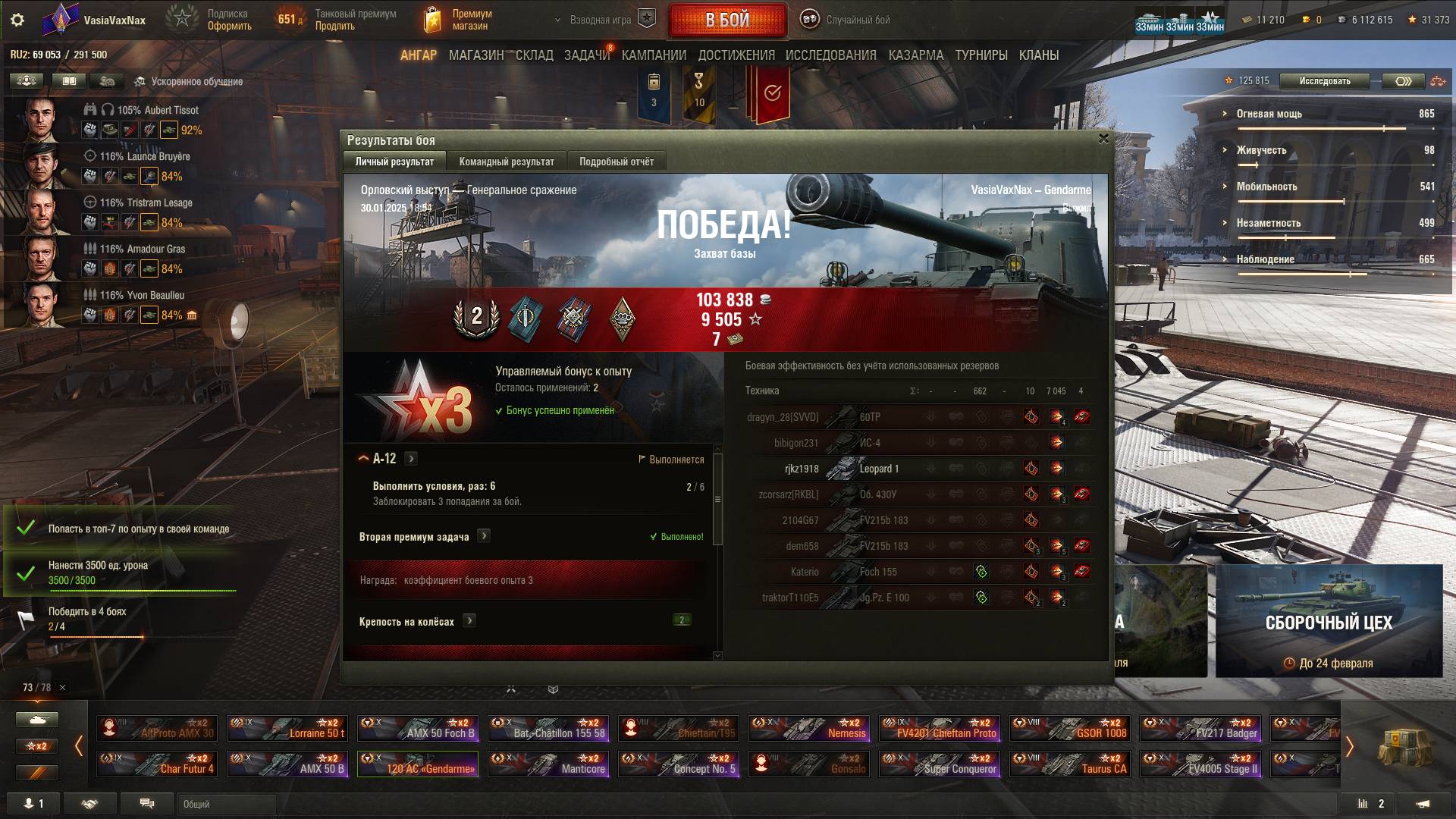Open the КЛАНЫ section
The height and width of the screenshot is (819, 1456).
coord(1038,55)
